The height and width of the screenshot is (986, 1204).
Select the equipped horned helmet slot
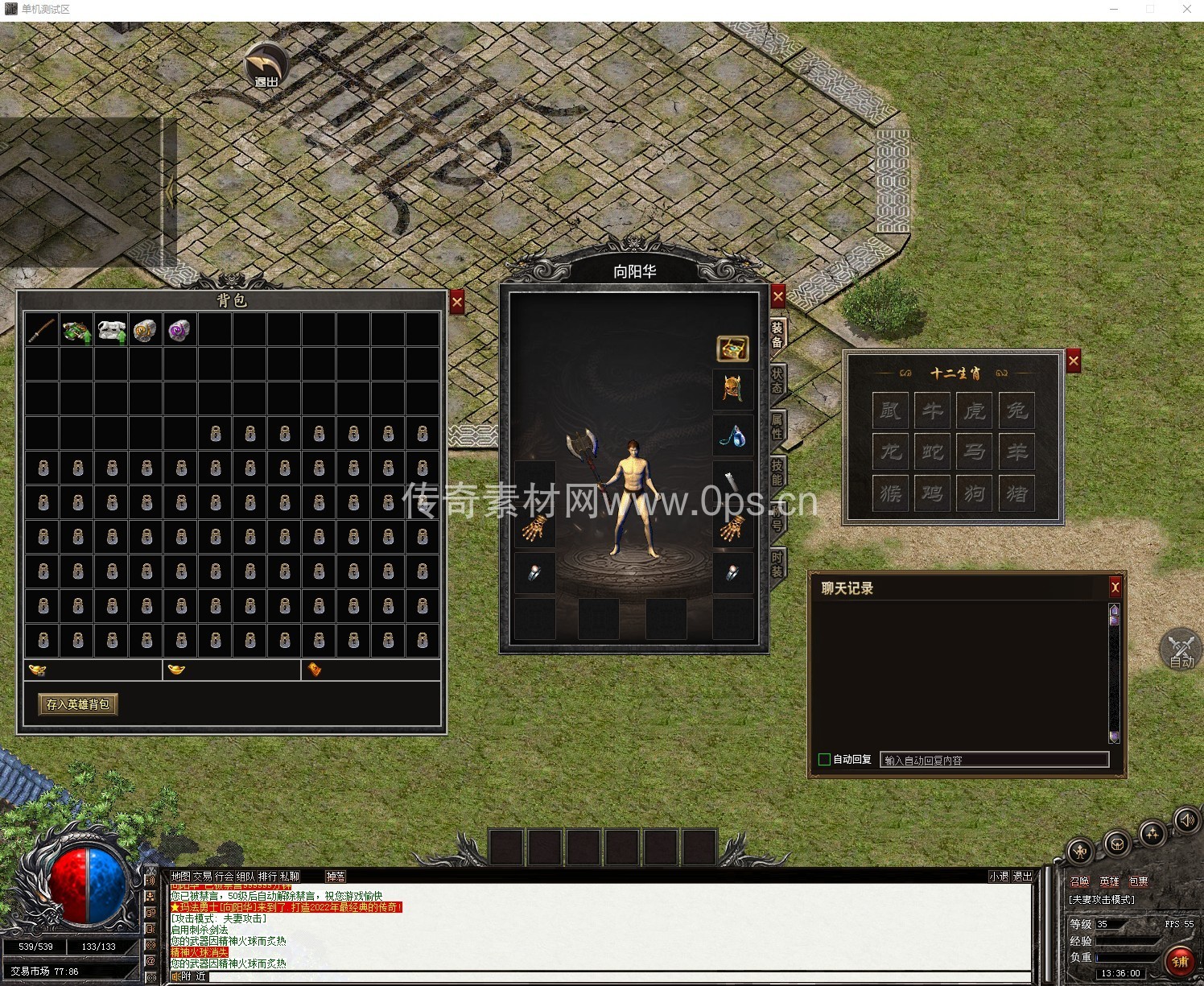tap(732, 390)
